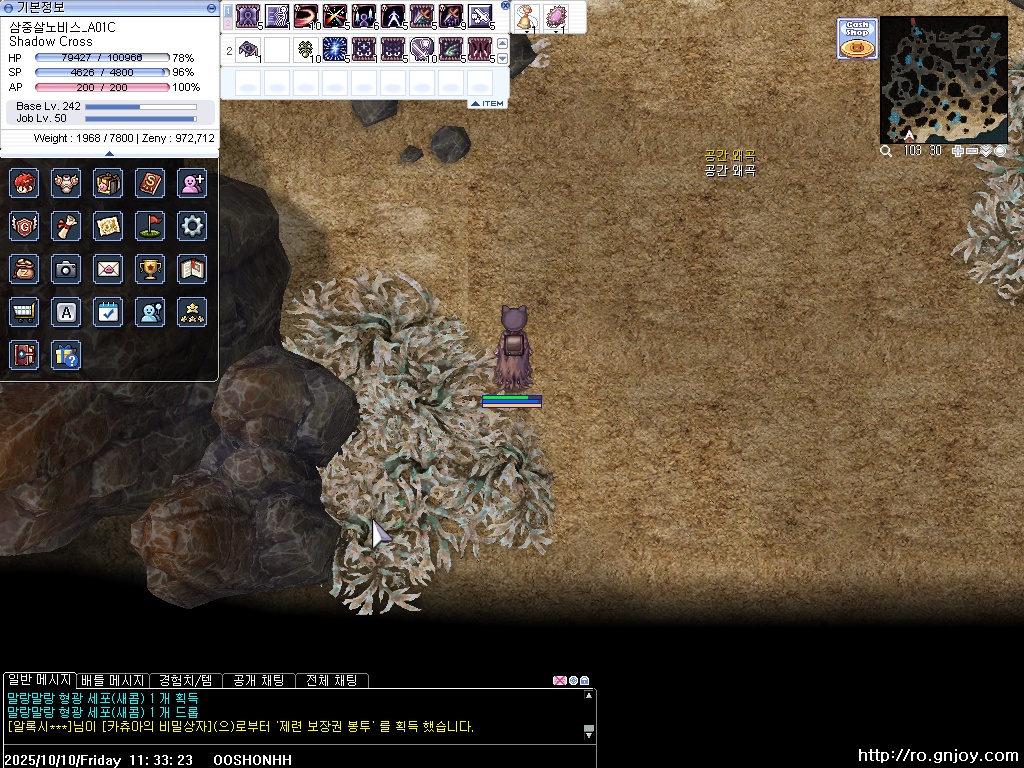1024x768 pixels.
Task: Open the calendar checkmark attendance icon
Action: 108,312
